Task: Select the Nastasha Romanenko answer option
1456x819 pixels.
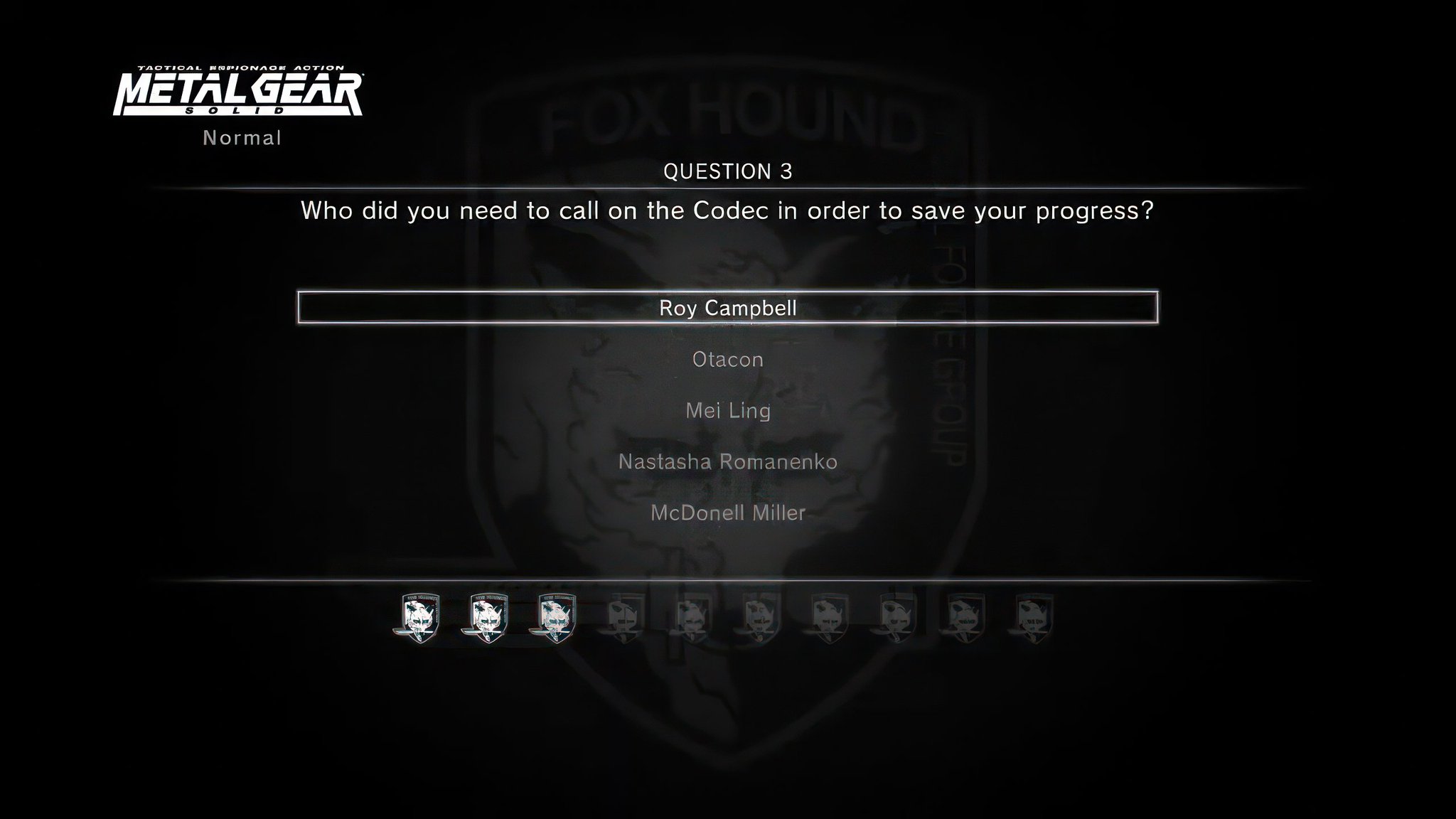Action: (728, 461)
